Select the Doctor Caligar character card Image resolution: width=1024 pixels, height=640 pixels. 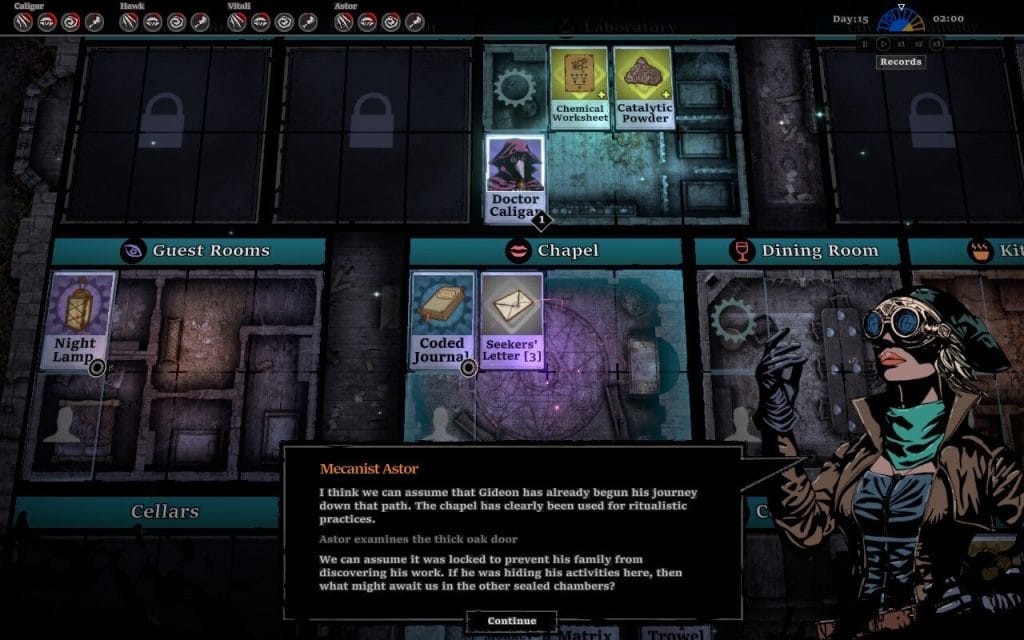click(515, 178)
